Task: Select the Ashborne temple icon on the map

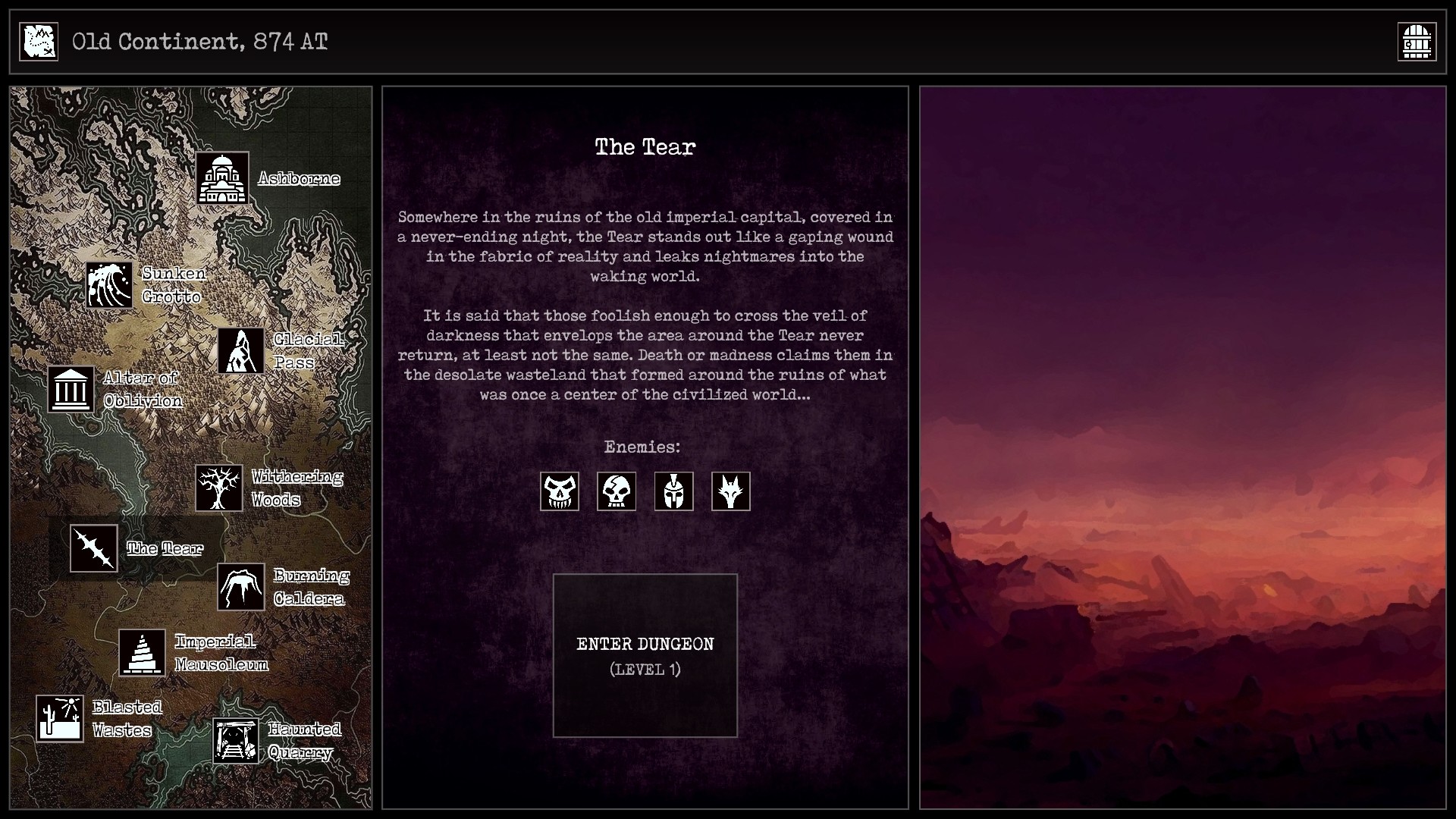Action: coord(222,178)
